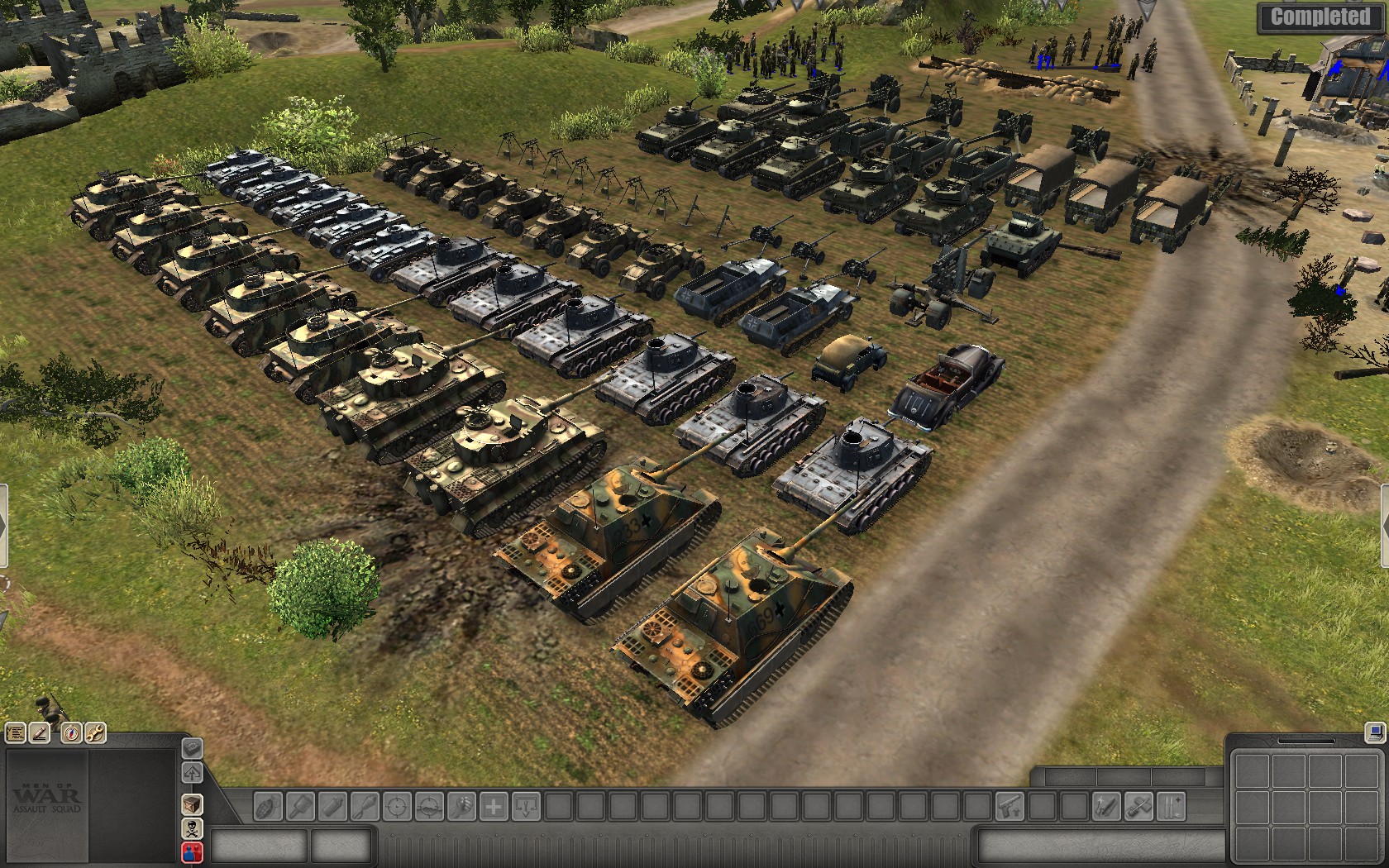The width and height of the screenshot is (1389, 868).
Task: Click the Completed objectives button
Action: pyautogui.click(x=1320, y=17)
